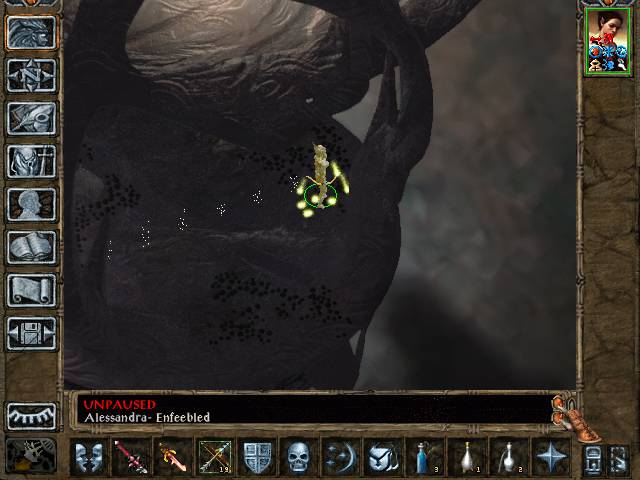Screen dimensions: 640x480
Task: Open the inventory screen button
Action: click(x=31, y=161)
